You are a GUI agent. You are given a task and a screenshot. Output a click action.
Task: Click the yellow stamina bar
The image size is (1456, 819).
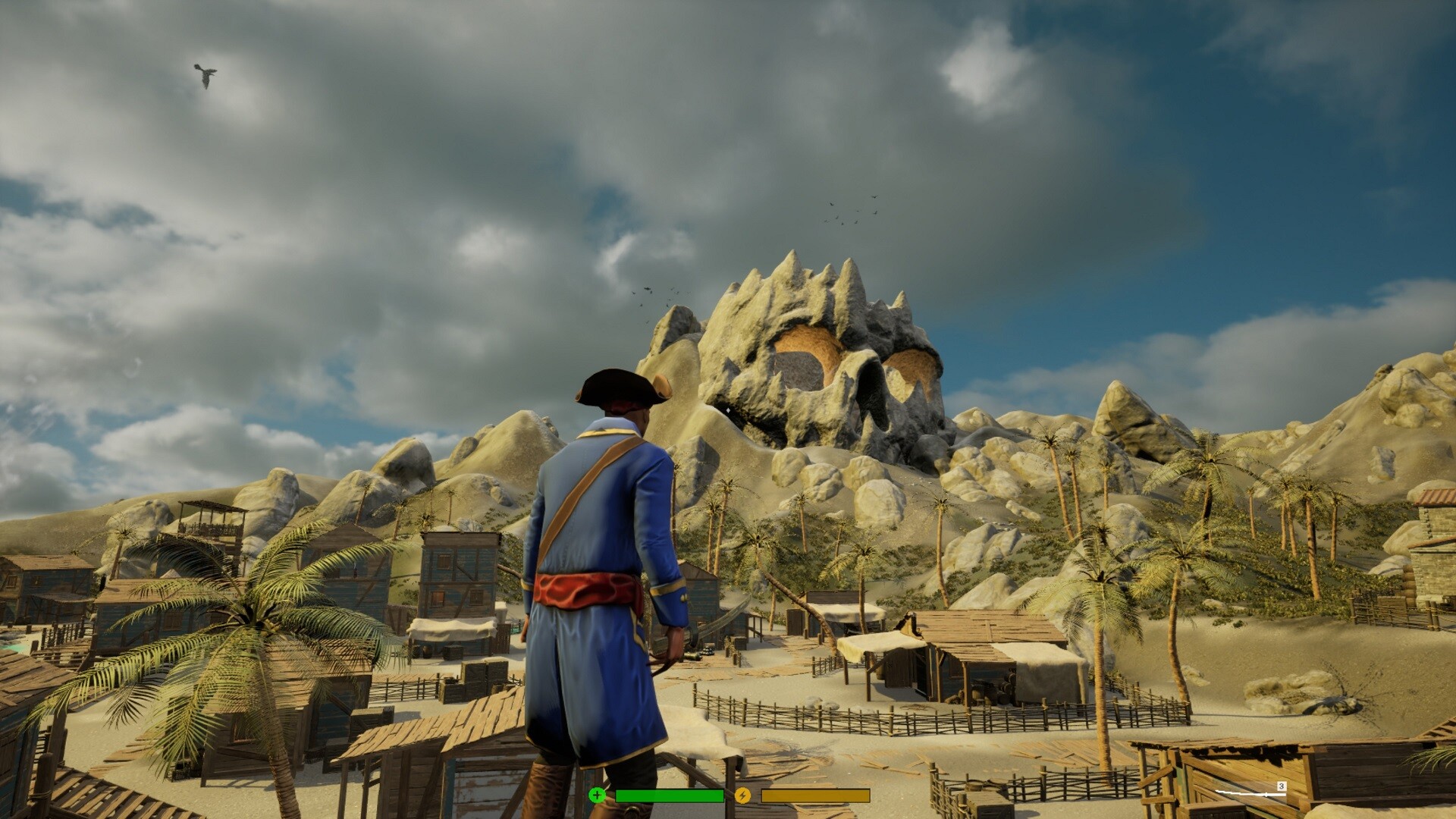(x=815, y=795)
